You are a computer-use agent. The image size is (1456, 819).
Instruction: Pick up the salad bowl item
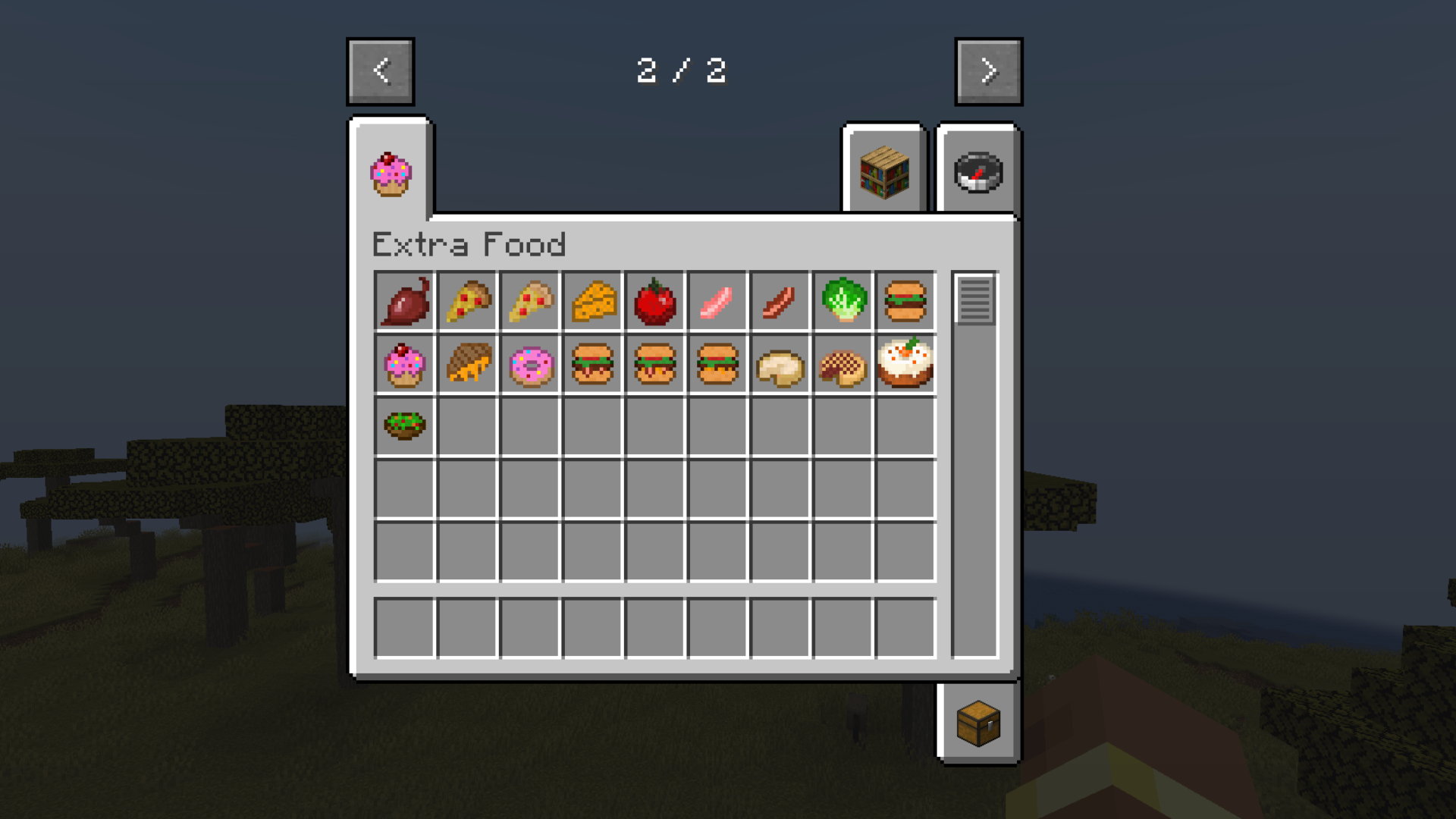[x=404, y=426]
